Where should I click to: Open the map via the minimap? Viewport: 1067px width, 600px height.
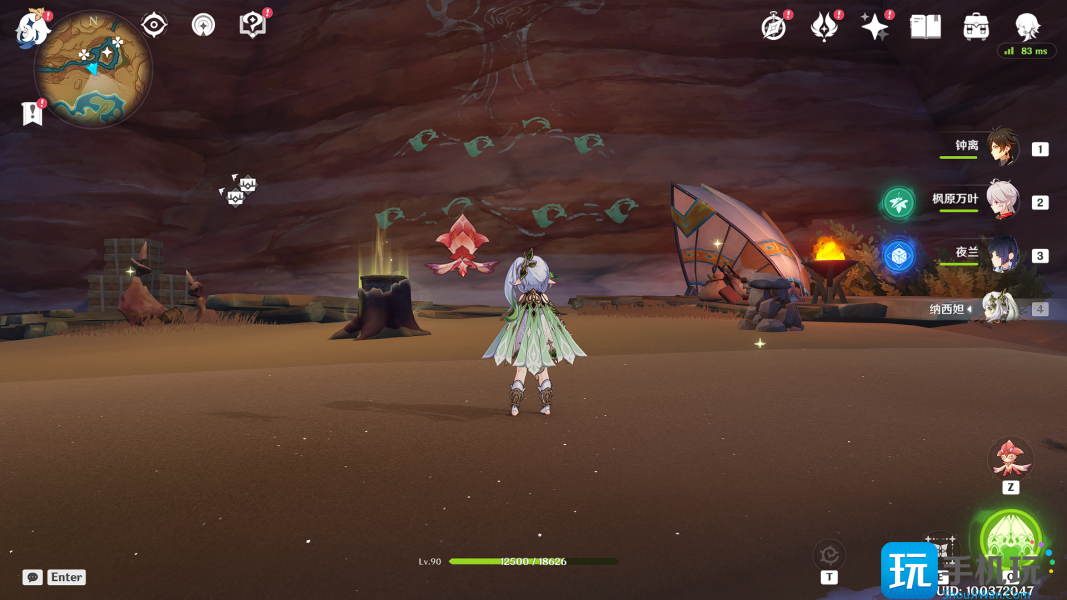click(93, 69)
